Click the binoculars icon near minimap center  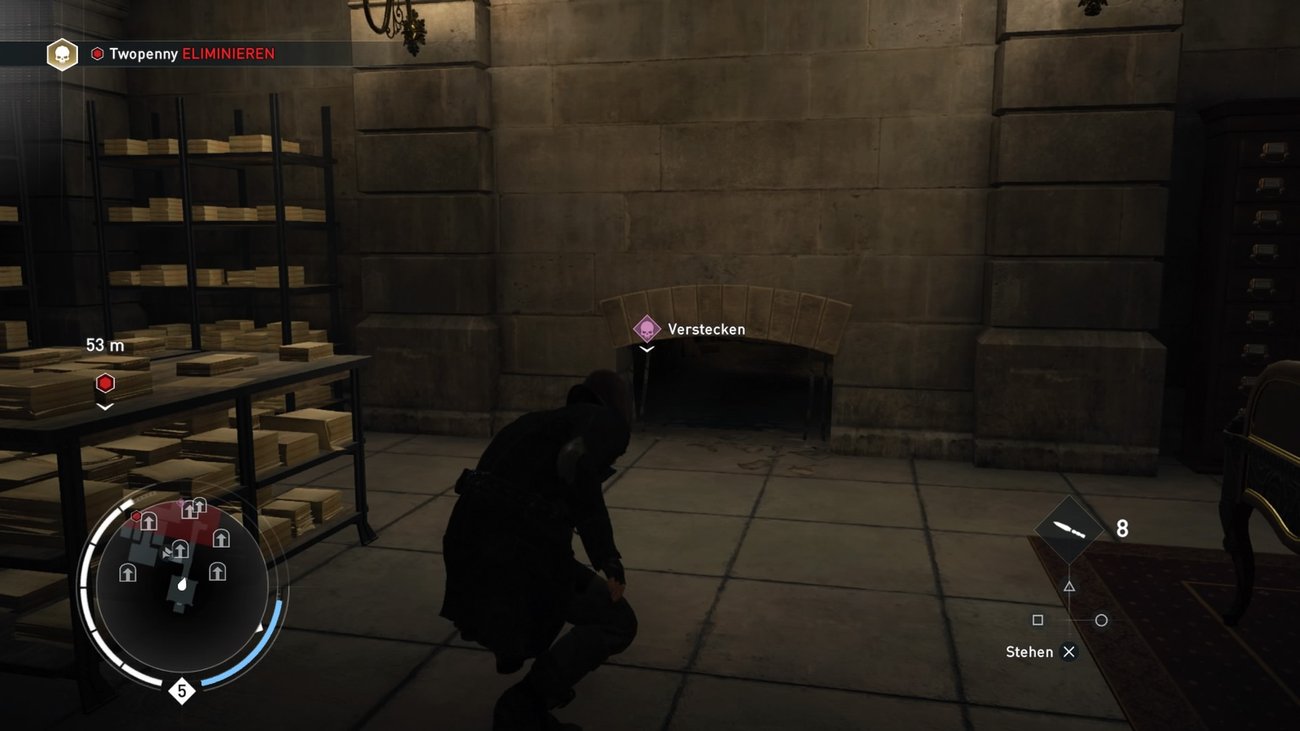pos(167,552)
